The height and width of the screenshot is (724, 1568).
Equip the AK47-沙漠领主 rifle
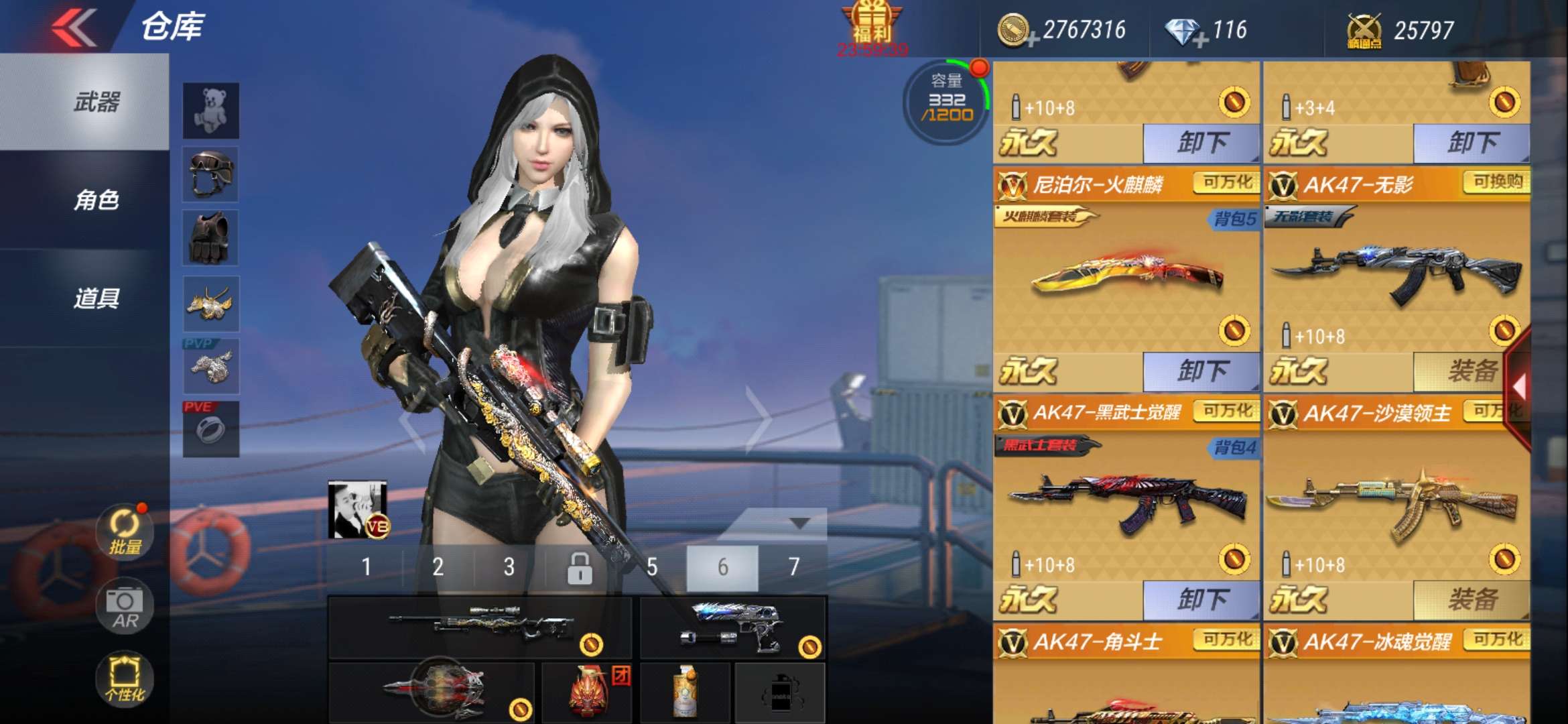coord(1470,600)
